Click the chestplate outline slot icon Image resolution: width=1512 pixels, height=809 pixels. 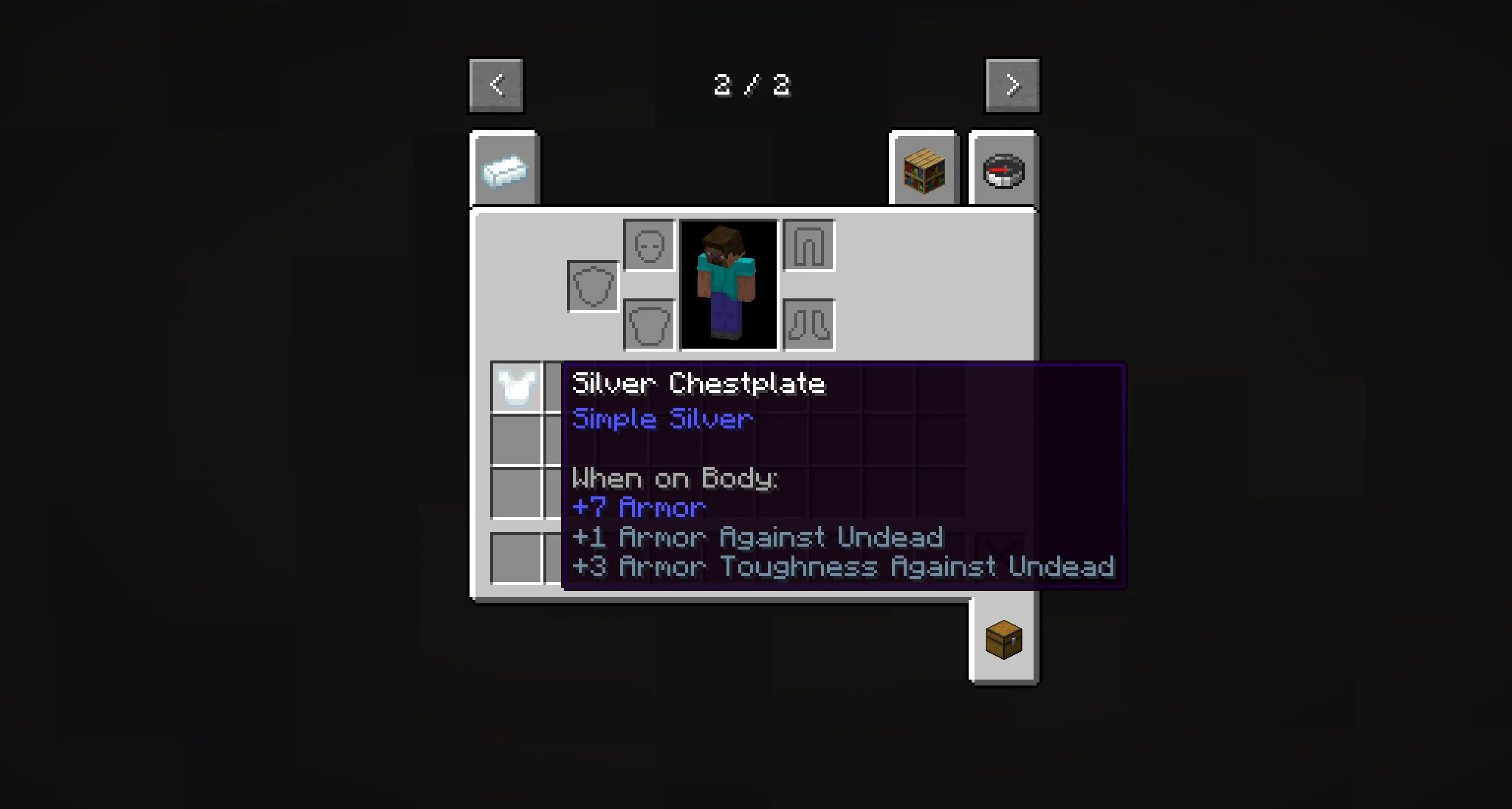tap(648, 324)
